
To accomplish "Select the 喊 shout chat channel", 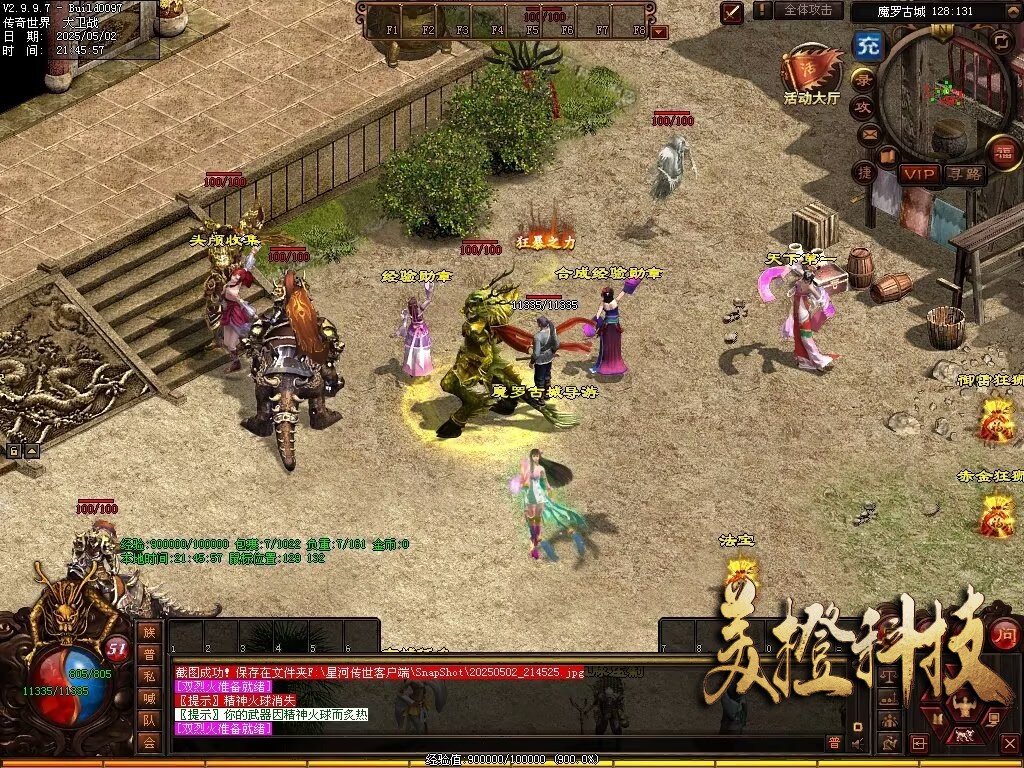I will tap(148, 698).
